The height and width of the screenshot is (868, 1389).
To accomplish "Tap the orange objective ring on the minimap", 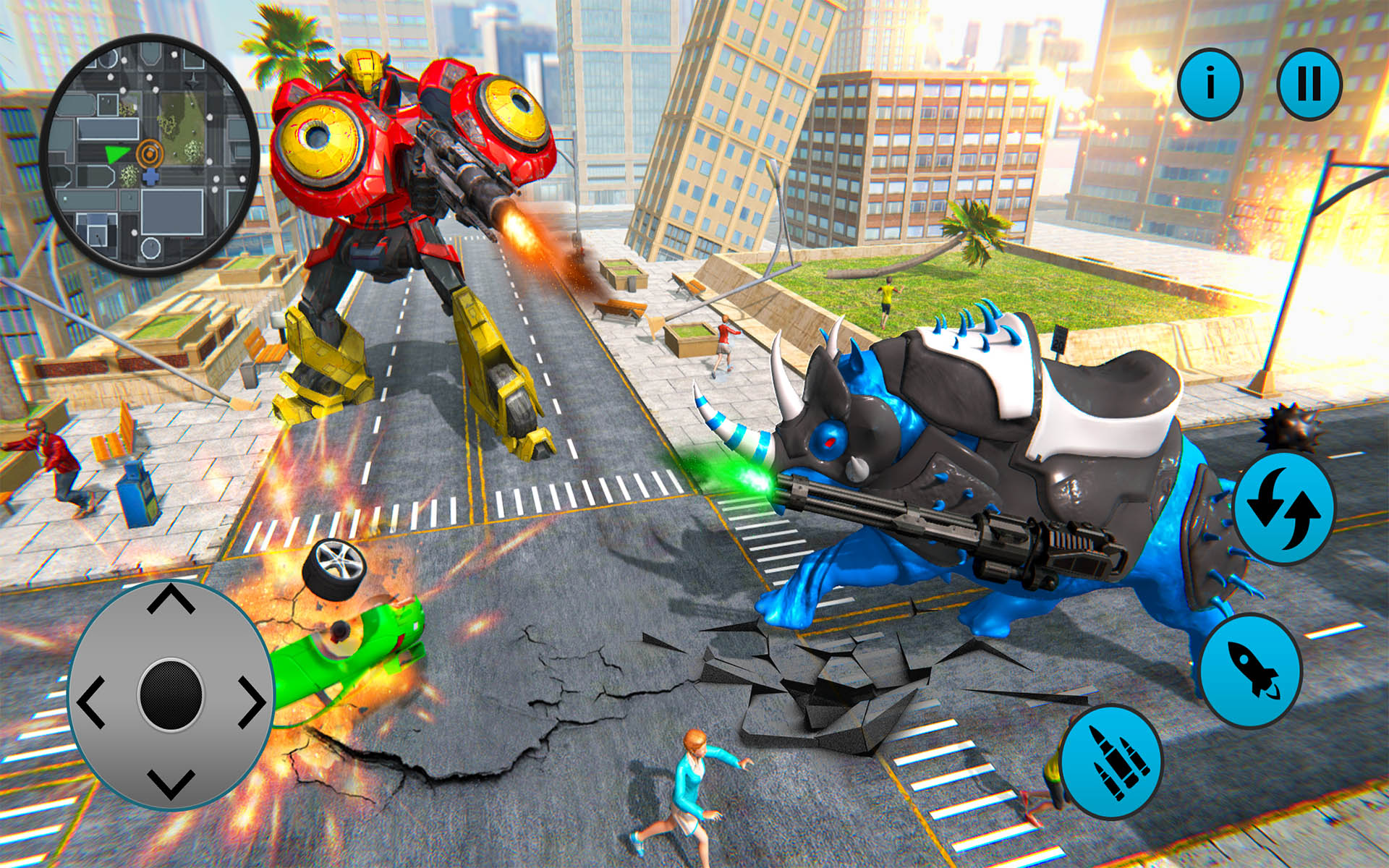I will point(150,154).
